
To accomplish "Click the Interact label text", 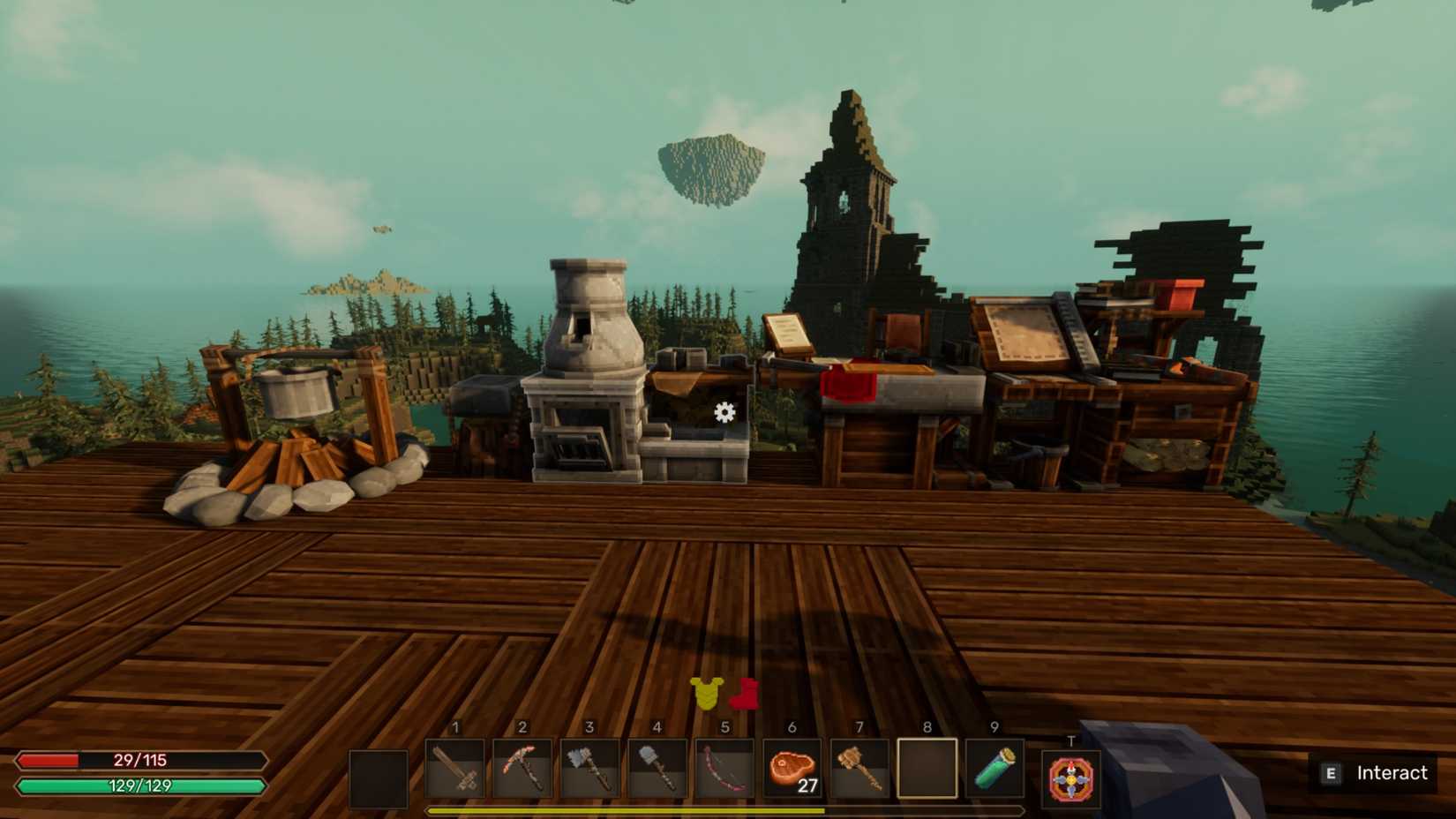I will point(1394,774).
